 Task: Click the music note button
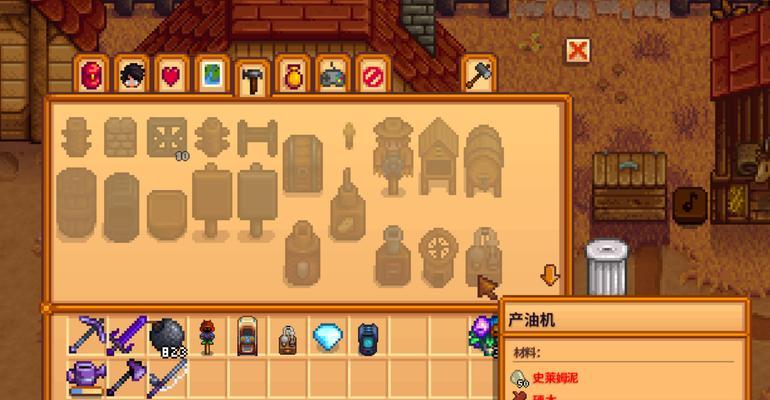689,203
